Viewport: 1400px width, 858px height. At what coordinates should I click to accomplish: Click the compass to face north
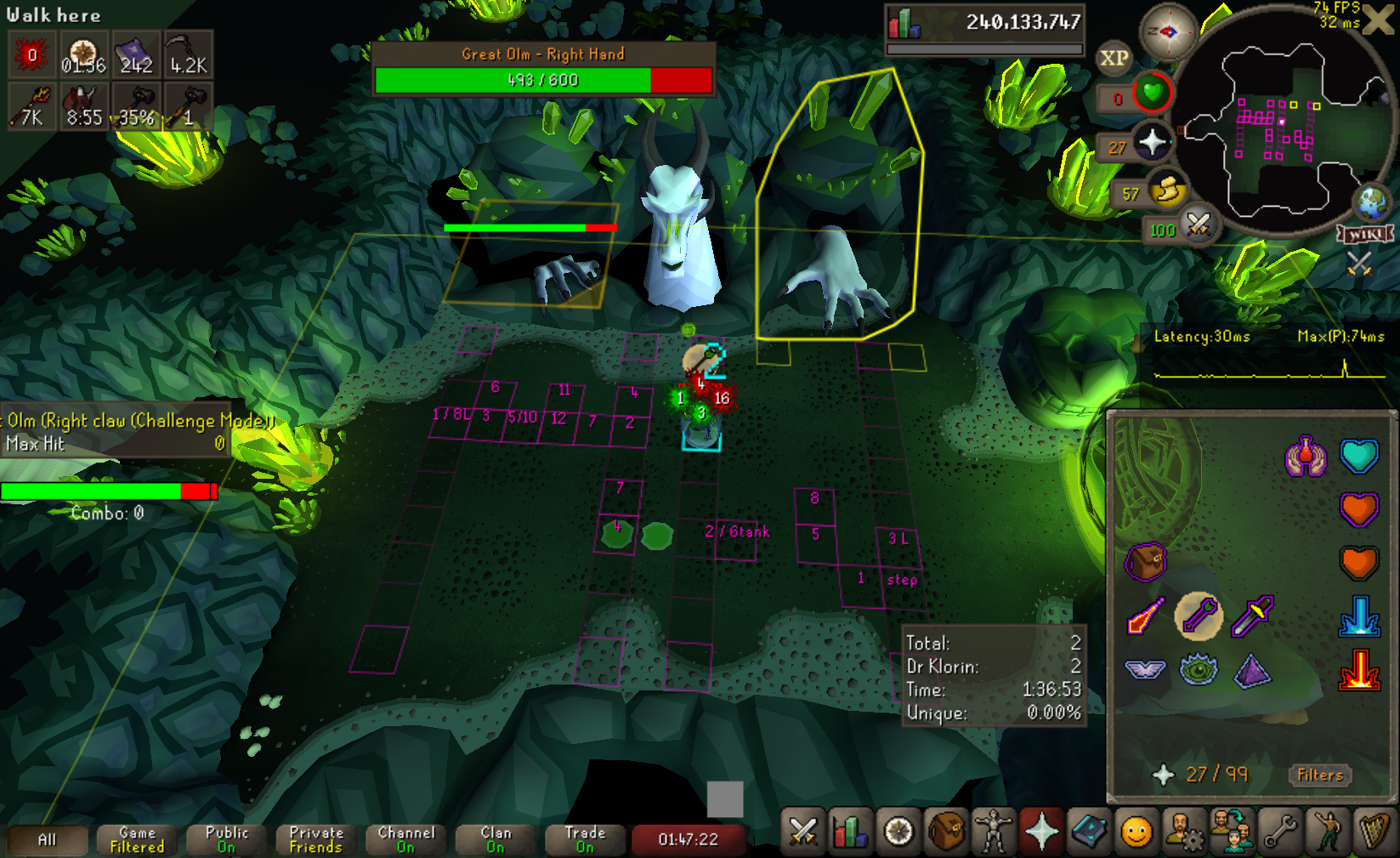click(x=1168, y=31)
